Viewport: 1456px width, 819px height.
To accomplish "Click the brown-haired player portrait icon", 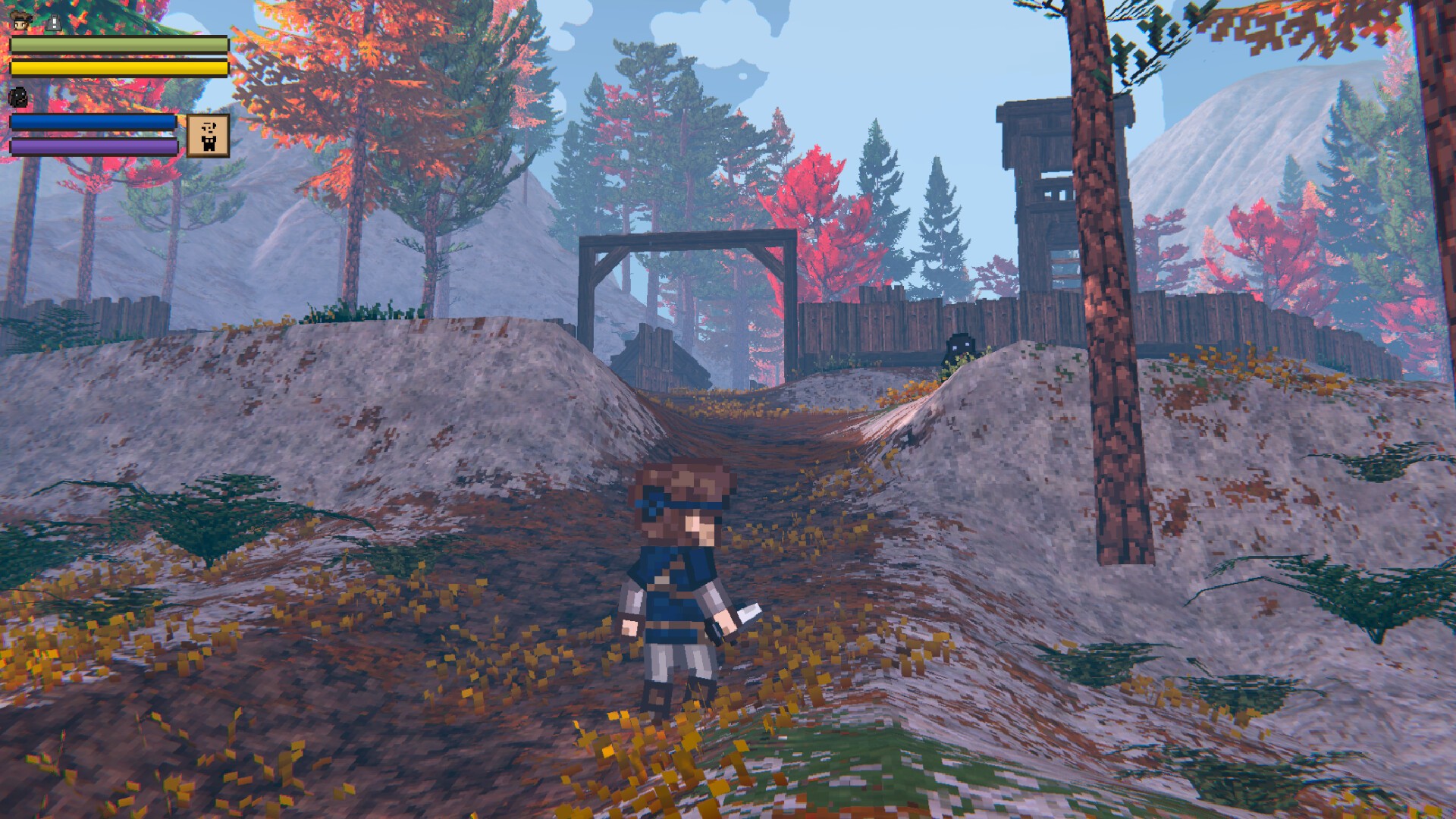I will coord(21,22).
